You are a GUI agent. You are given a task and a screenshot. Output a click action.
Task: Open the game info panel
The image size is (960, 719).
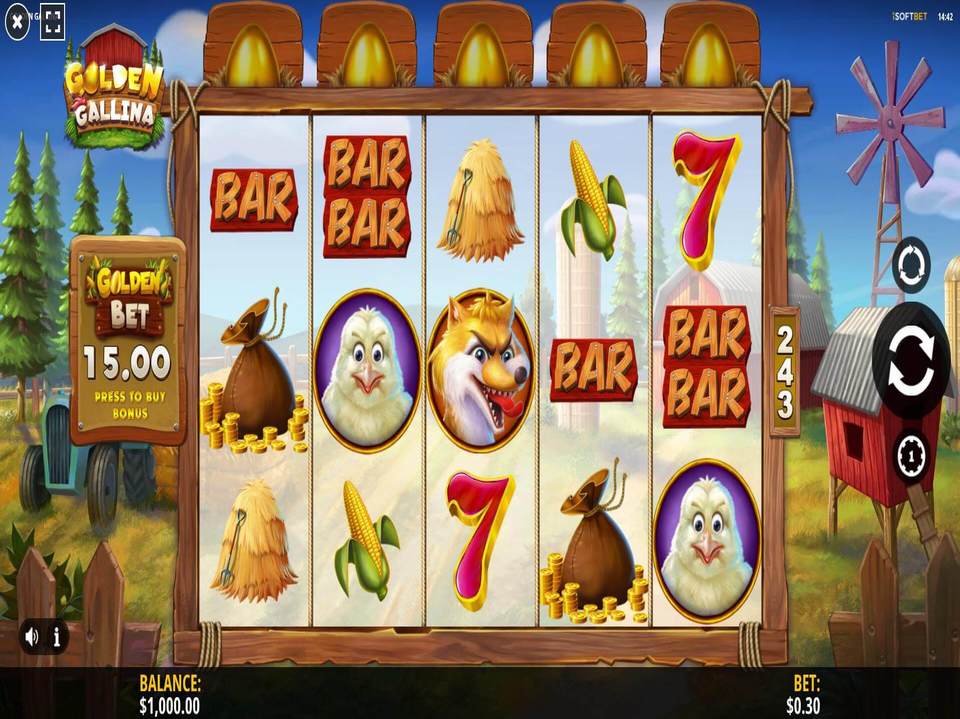click(x=57, y=635)
